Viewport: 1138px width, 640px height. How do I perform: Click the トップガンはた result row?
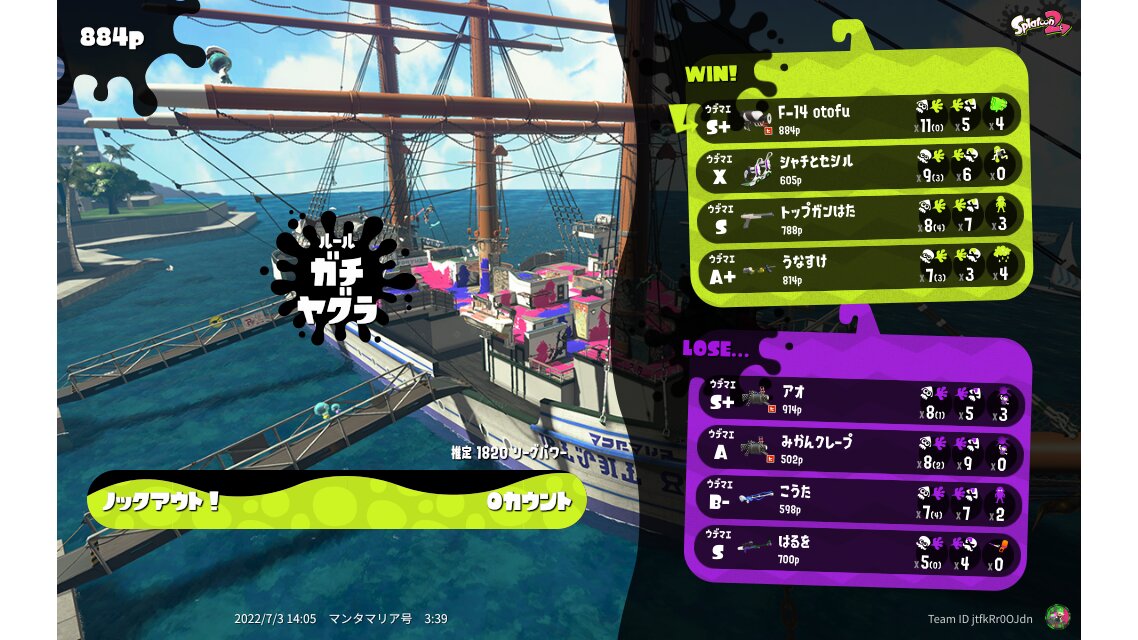click(858, 217)
